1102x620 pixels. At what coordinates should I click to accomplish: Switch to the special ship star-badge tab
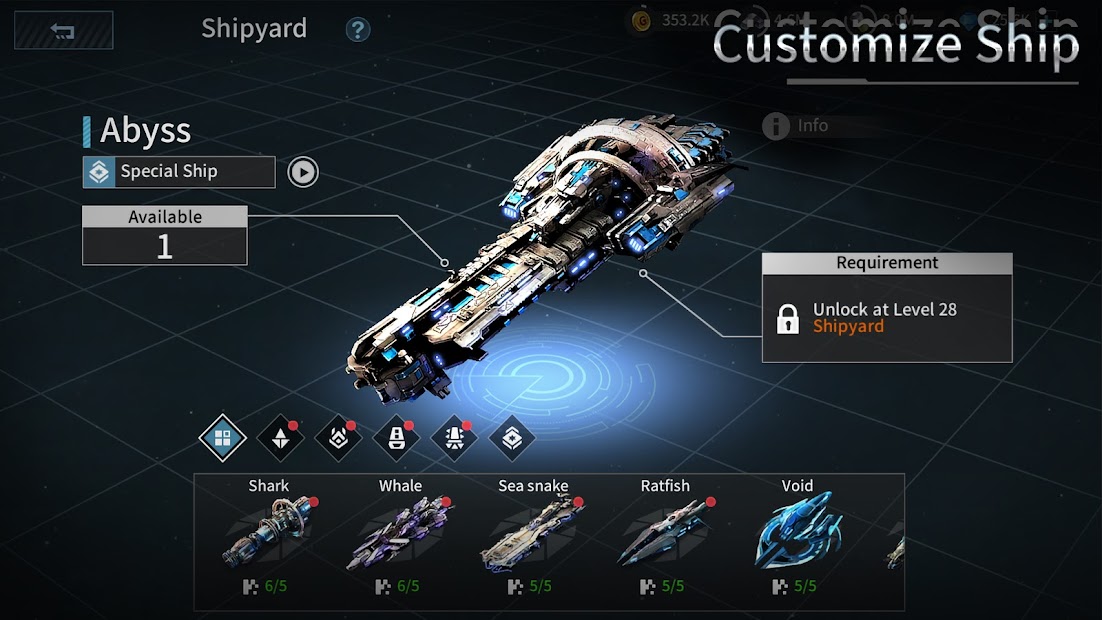[x=512, y=438]
